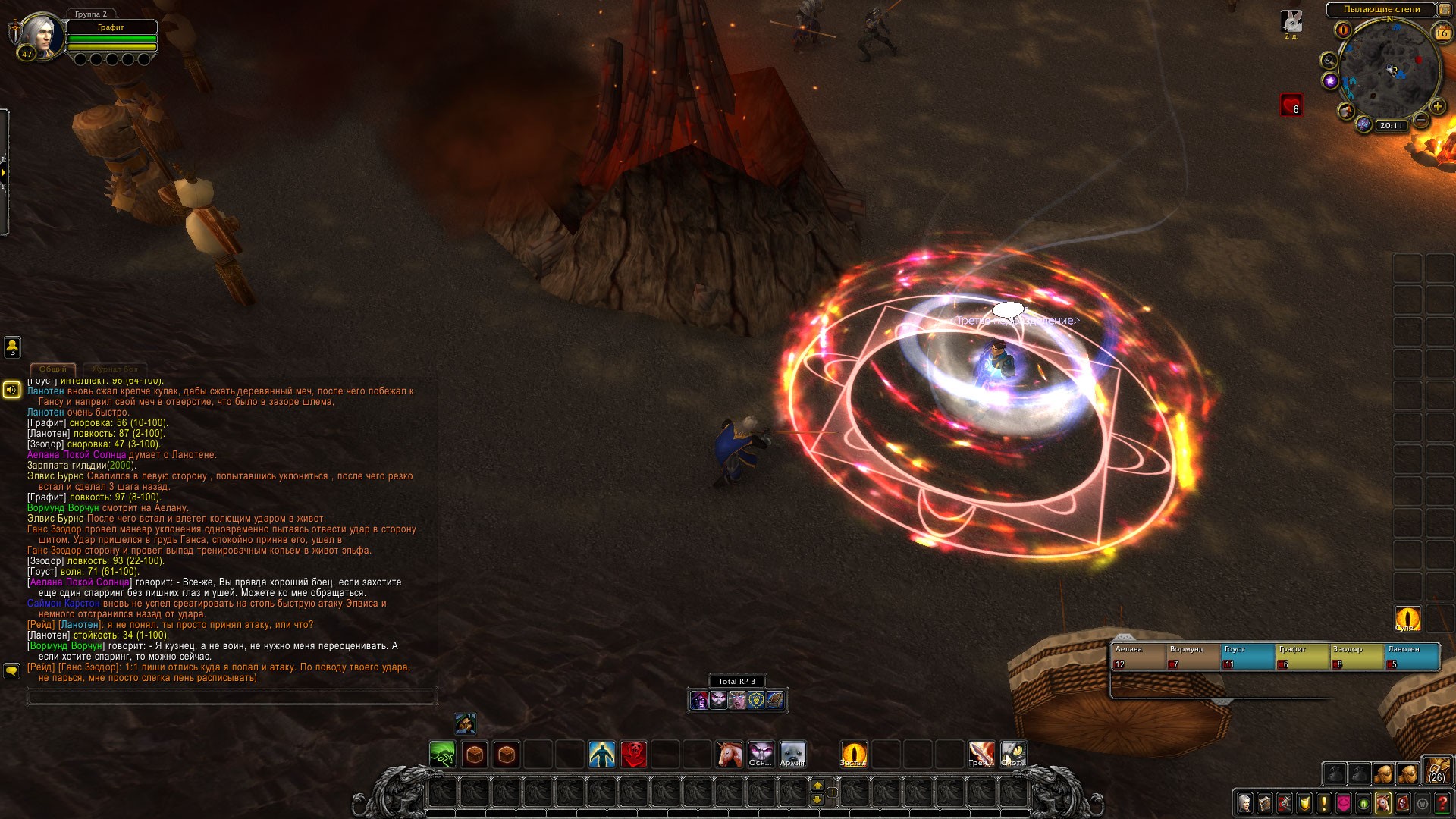Click the orange eye Застыл action button

853,755
